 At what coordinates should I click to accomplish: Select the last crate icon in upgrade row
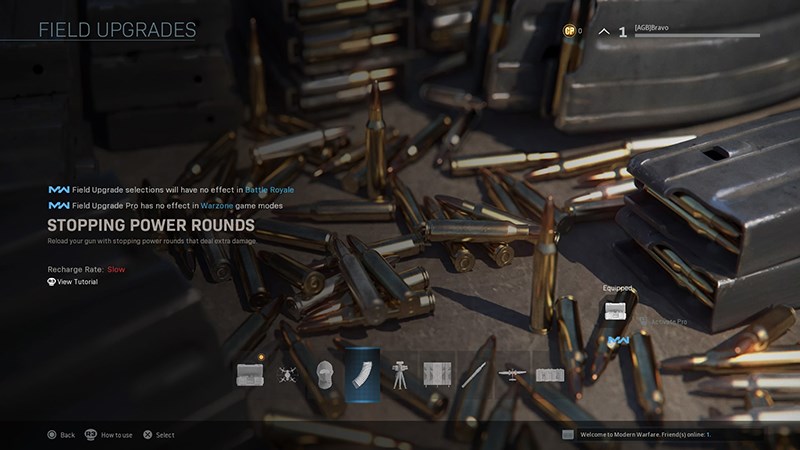[x=550, y=375]
